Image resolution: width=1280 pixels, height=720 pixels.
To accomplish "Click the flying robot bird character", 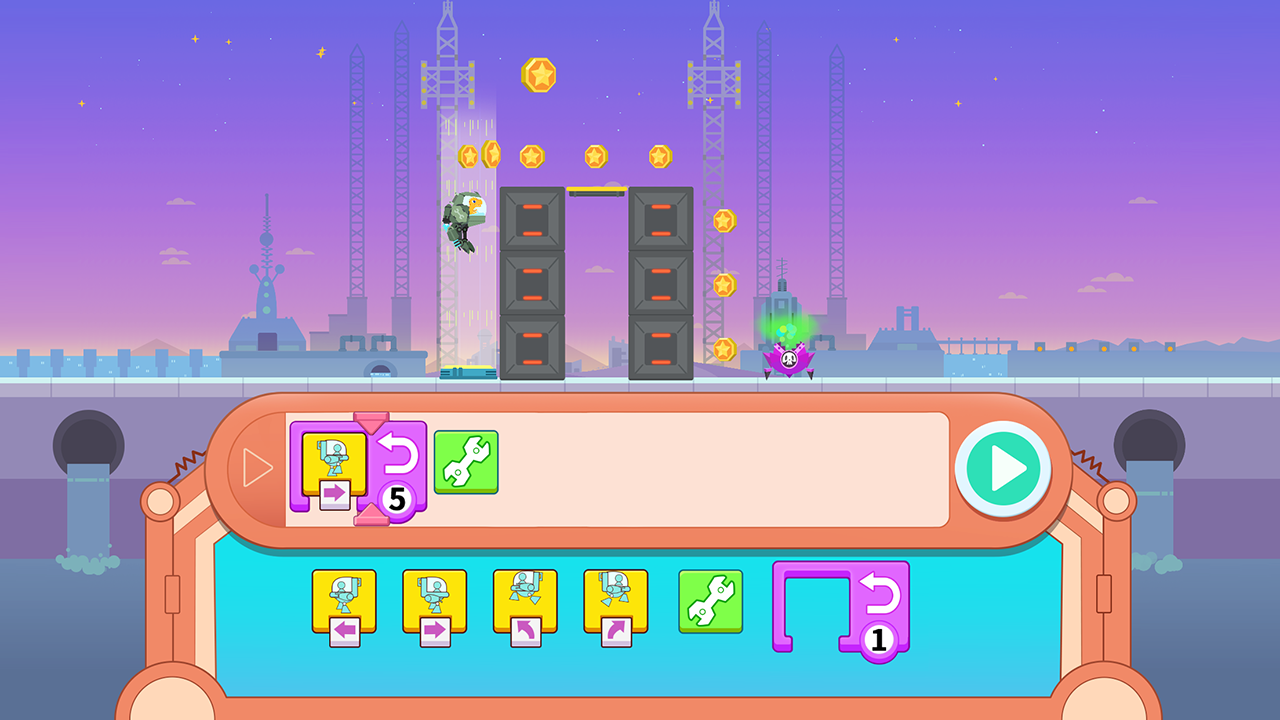I will coord(463,222).
